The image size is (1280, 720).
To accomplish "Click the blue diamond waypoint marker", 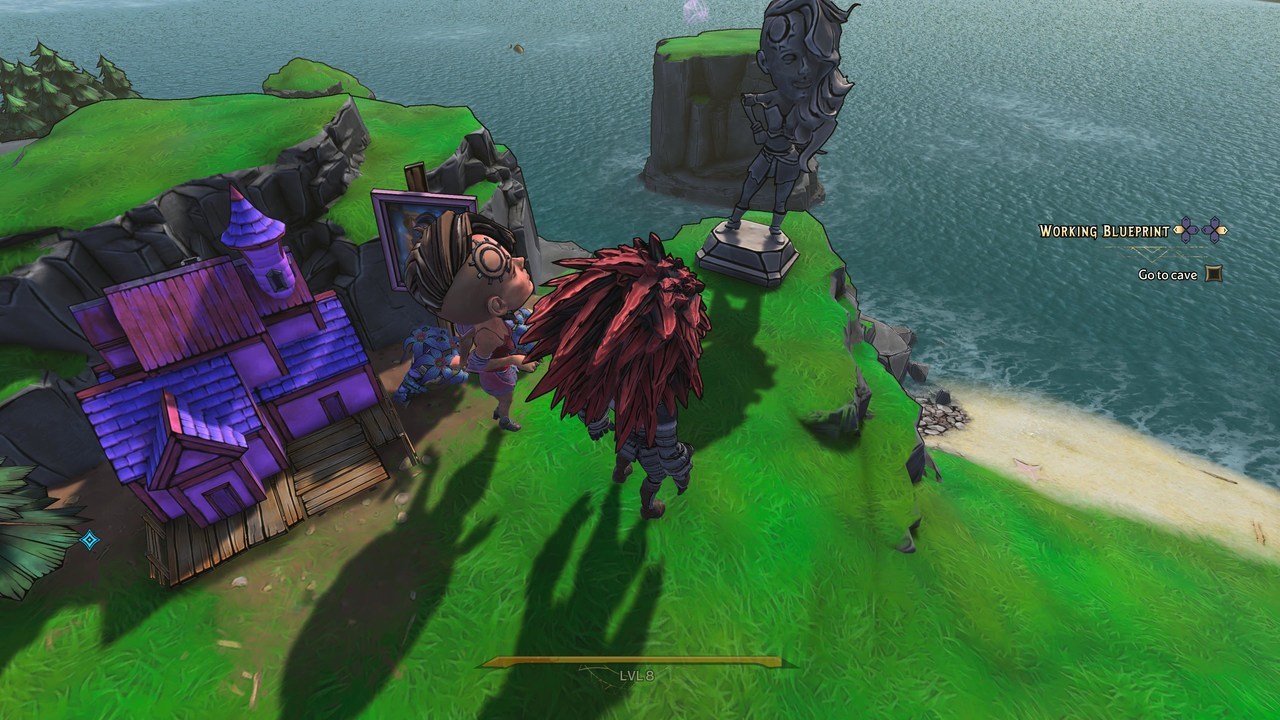I will pyautogui.click(x=89, y=540).
